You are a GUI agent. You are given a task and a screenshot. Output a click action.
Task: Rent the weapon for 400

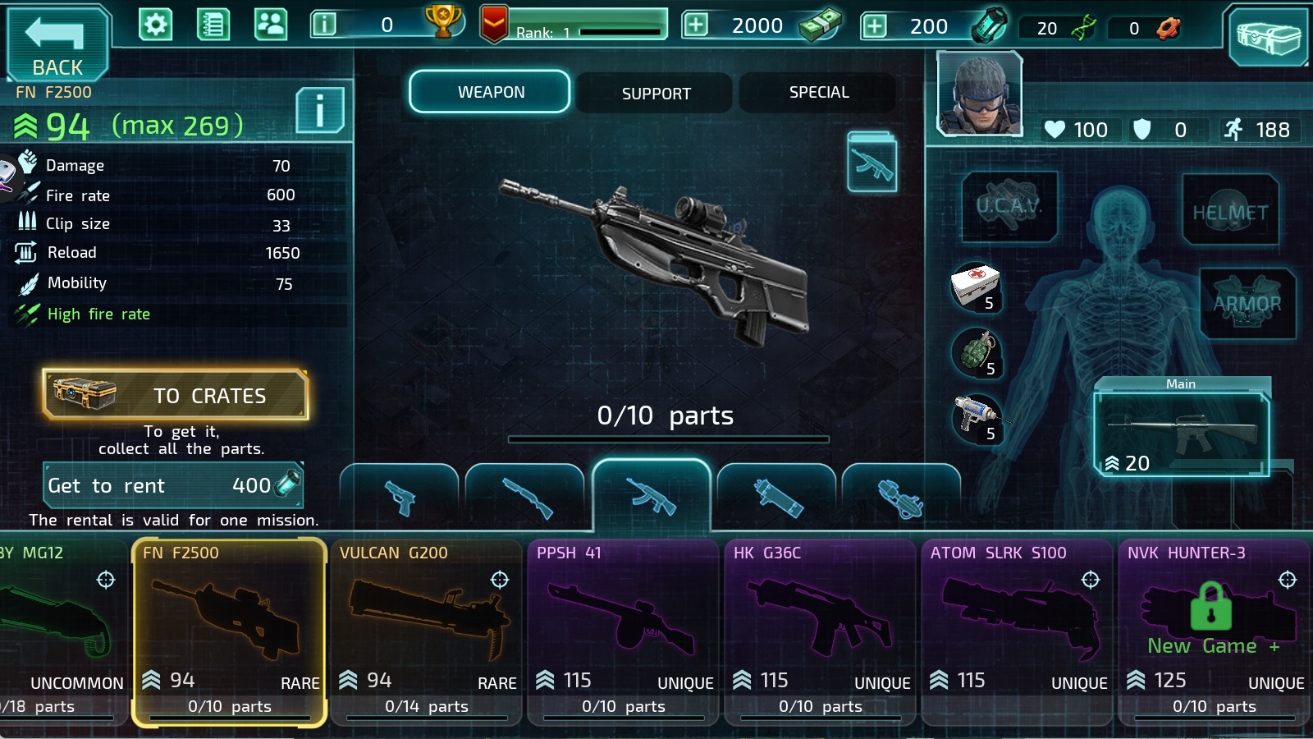173,486
